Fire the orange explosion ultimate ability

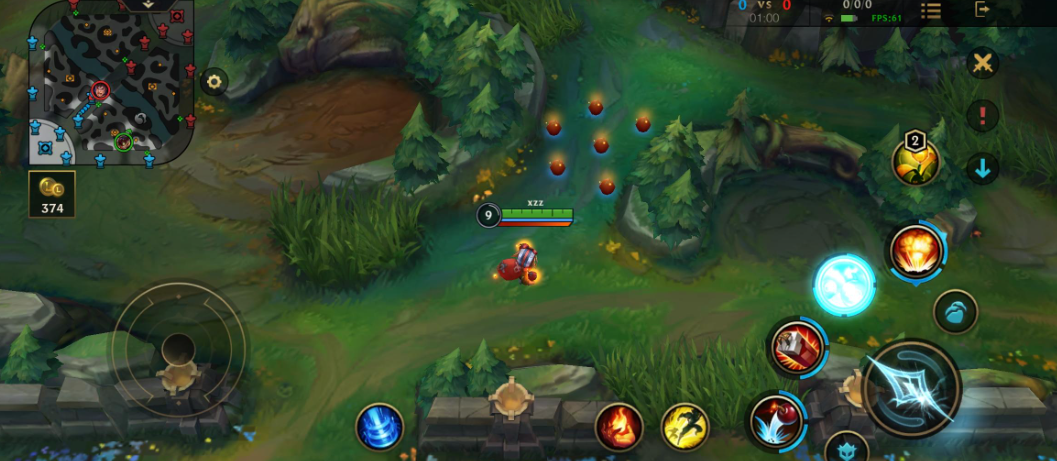[x=915, y=250]
